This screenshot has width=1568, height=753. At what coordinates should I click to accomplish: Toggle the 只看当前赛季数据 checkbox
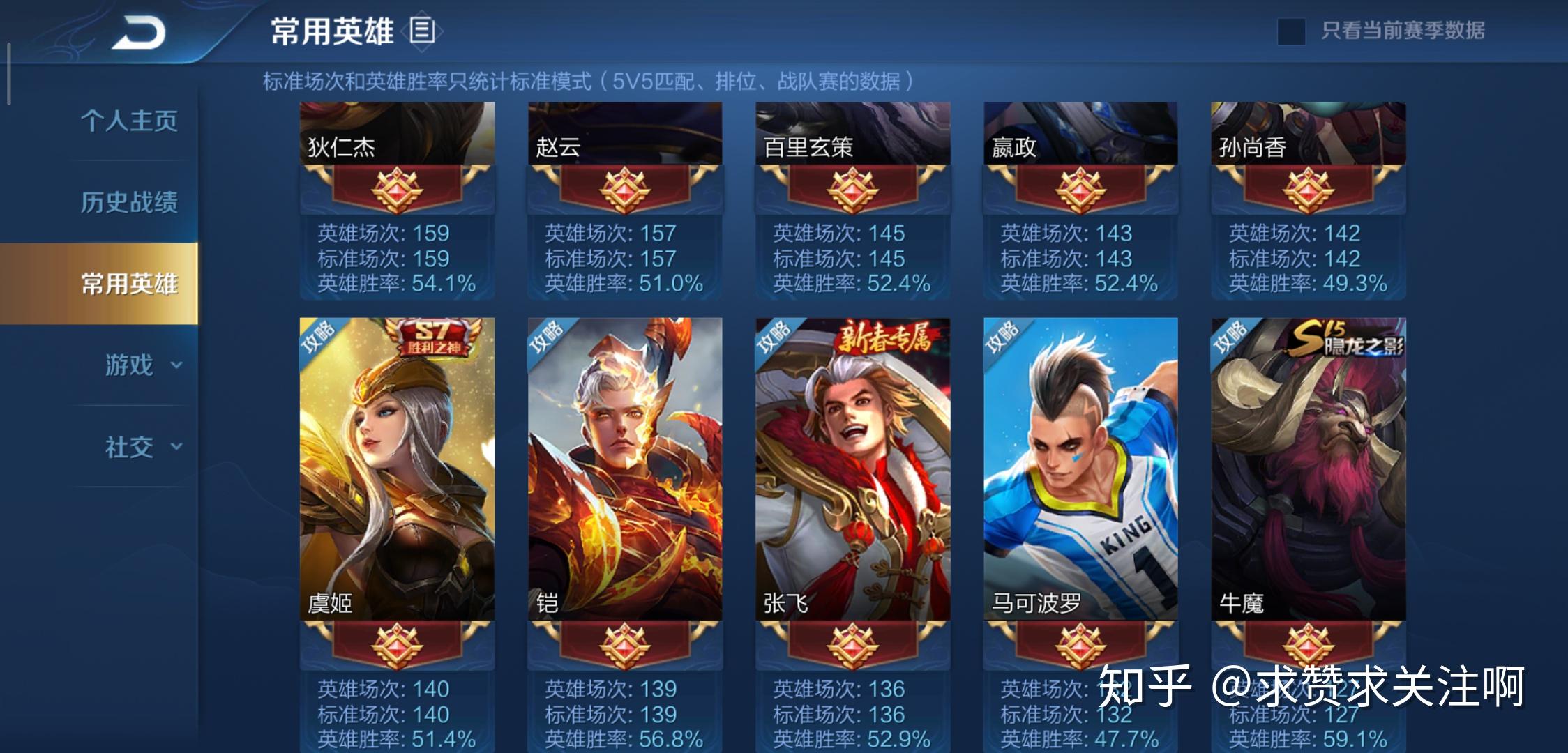point(1290,31)
